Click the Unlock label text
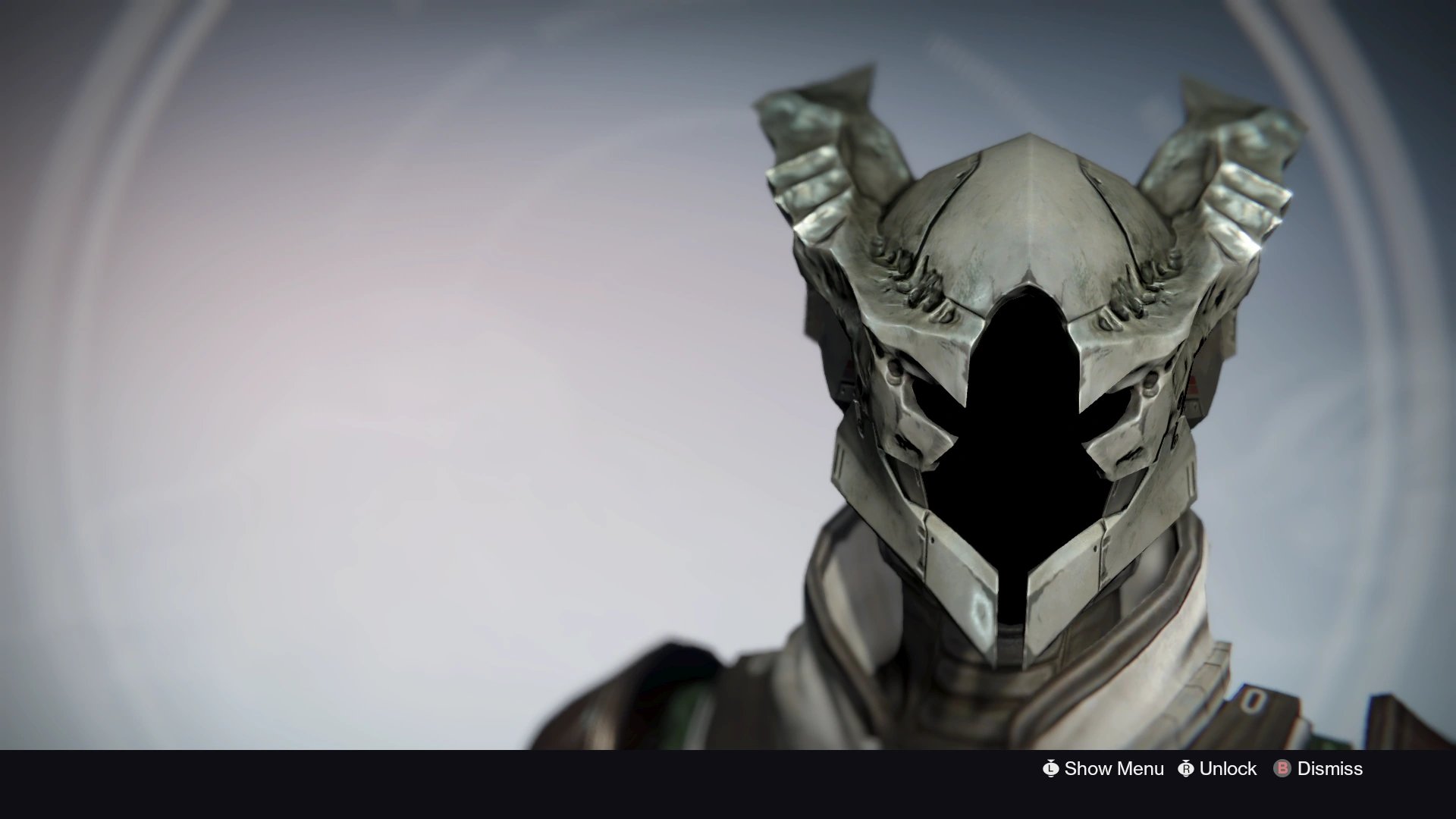Screen dimensions: 1456x819 tap(1228, 769)
